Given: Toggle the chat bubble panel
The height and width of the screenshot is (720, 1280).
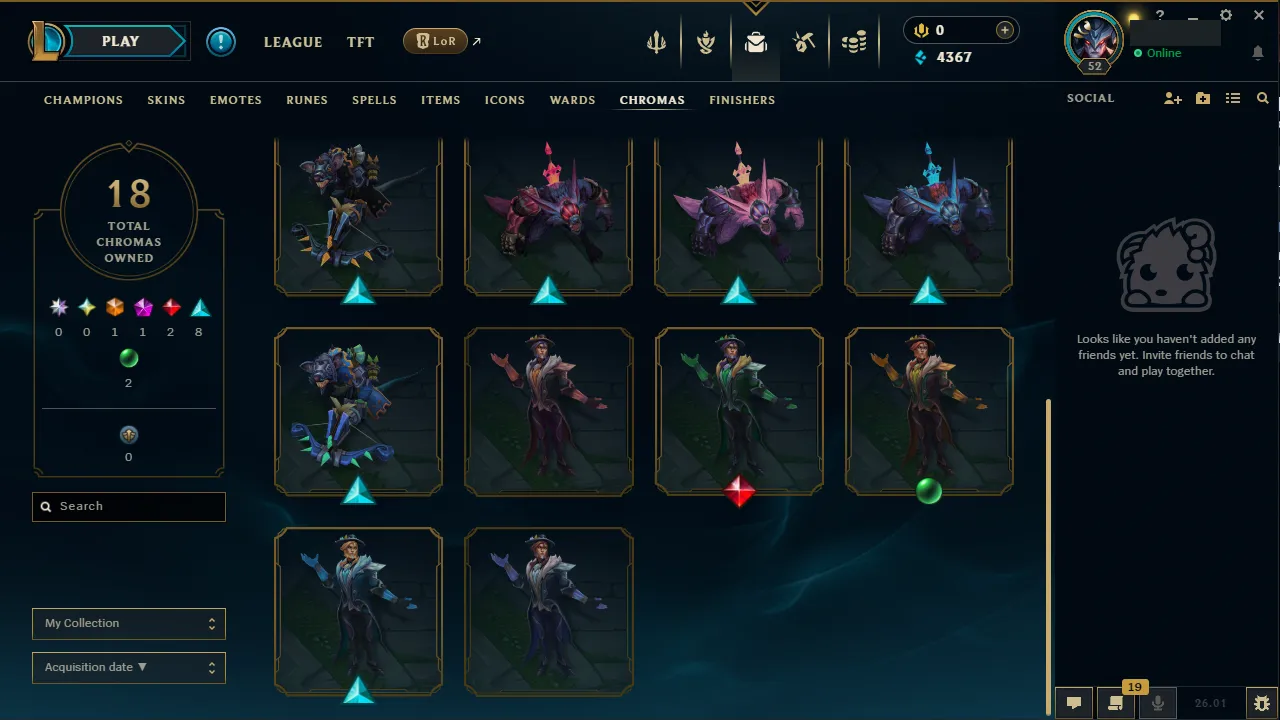Looking at the screenshot, I should pyautogui.click(x=1074, y=702).
